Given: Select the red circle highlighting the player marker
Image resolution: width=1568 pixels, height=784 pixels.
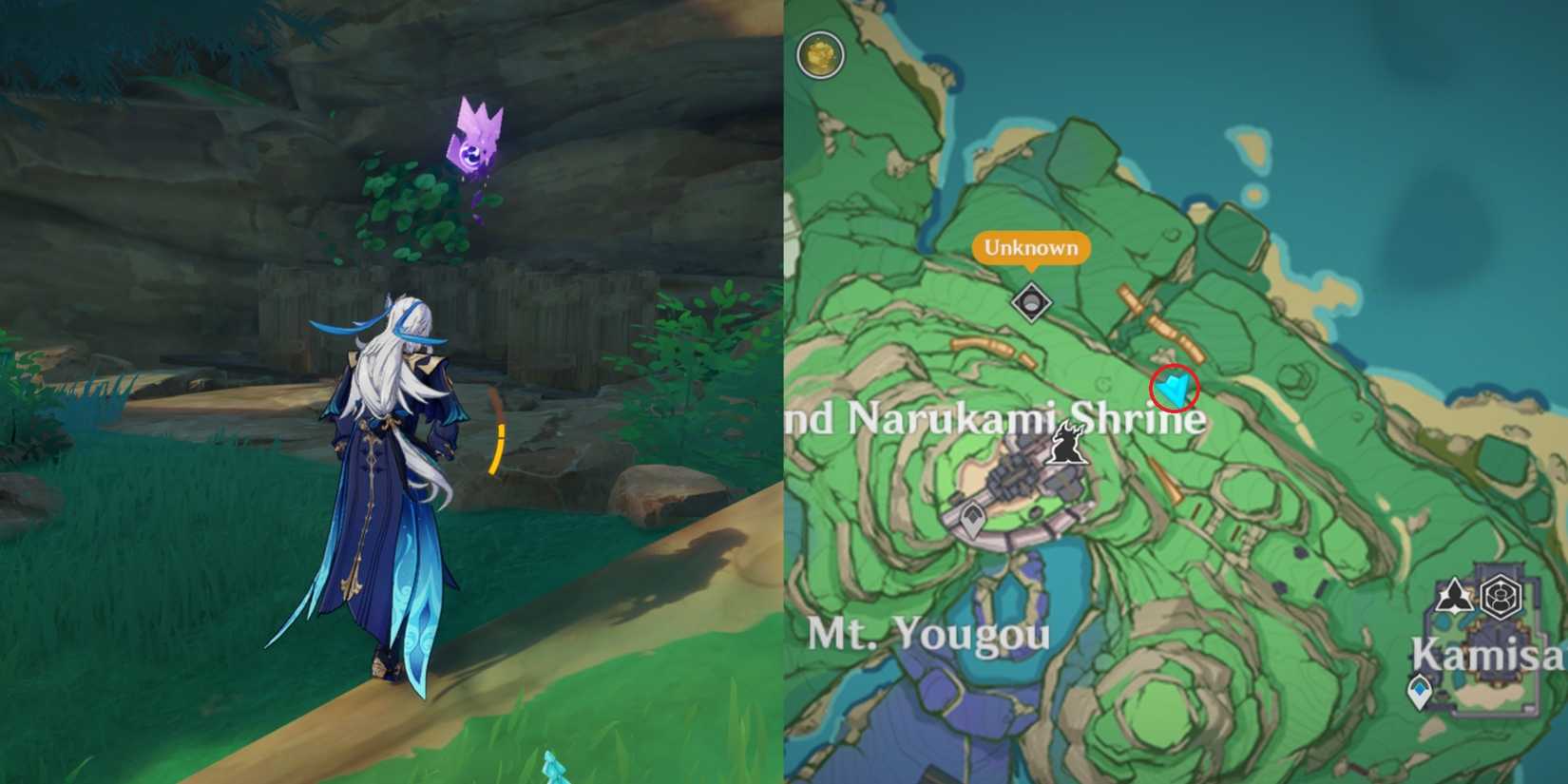Looking at the screenshot, I should (1176, 387).
